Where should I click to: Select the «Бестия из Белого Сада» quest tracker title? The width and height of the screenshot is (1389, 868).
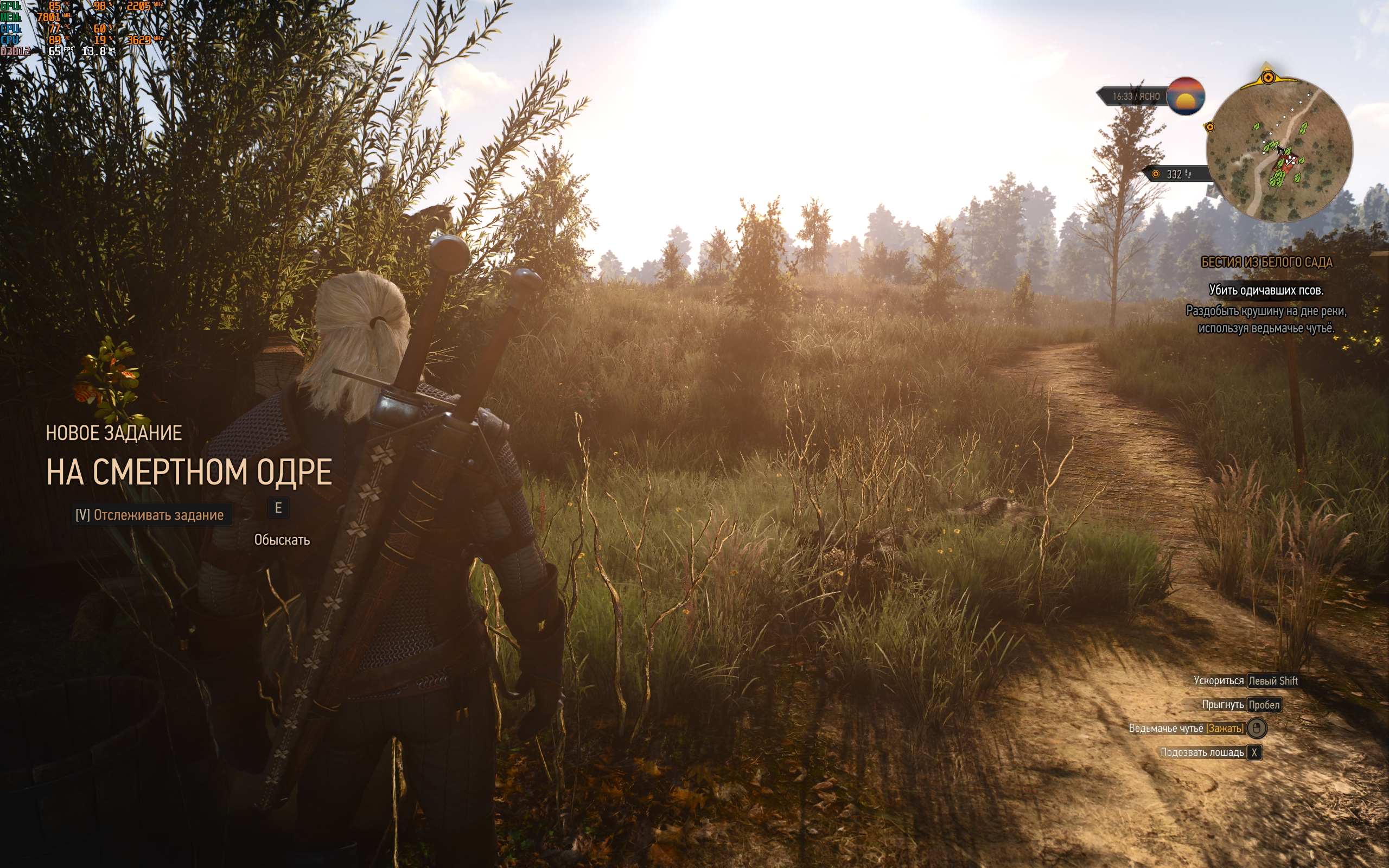tap(1266, 263)
